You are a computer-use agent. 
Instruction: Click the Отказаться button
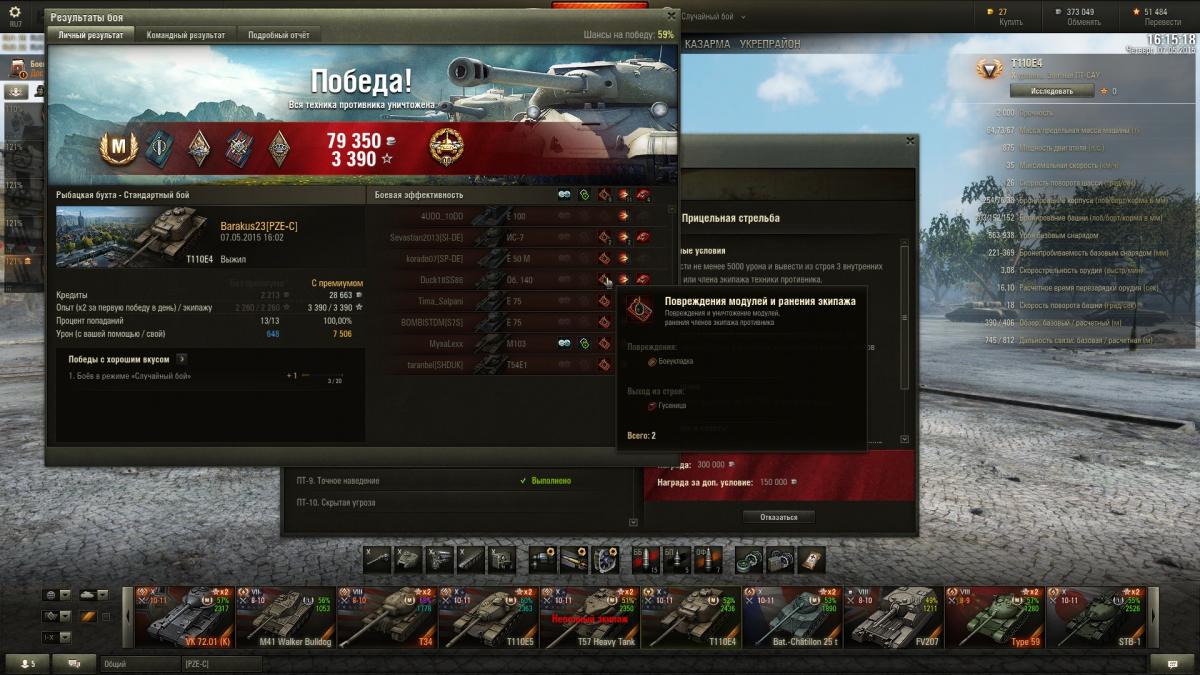coord(778,517)
